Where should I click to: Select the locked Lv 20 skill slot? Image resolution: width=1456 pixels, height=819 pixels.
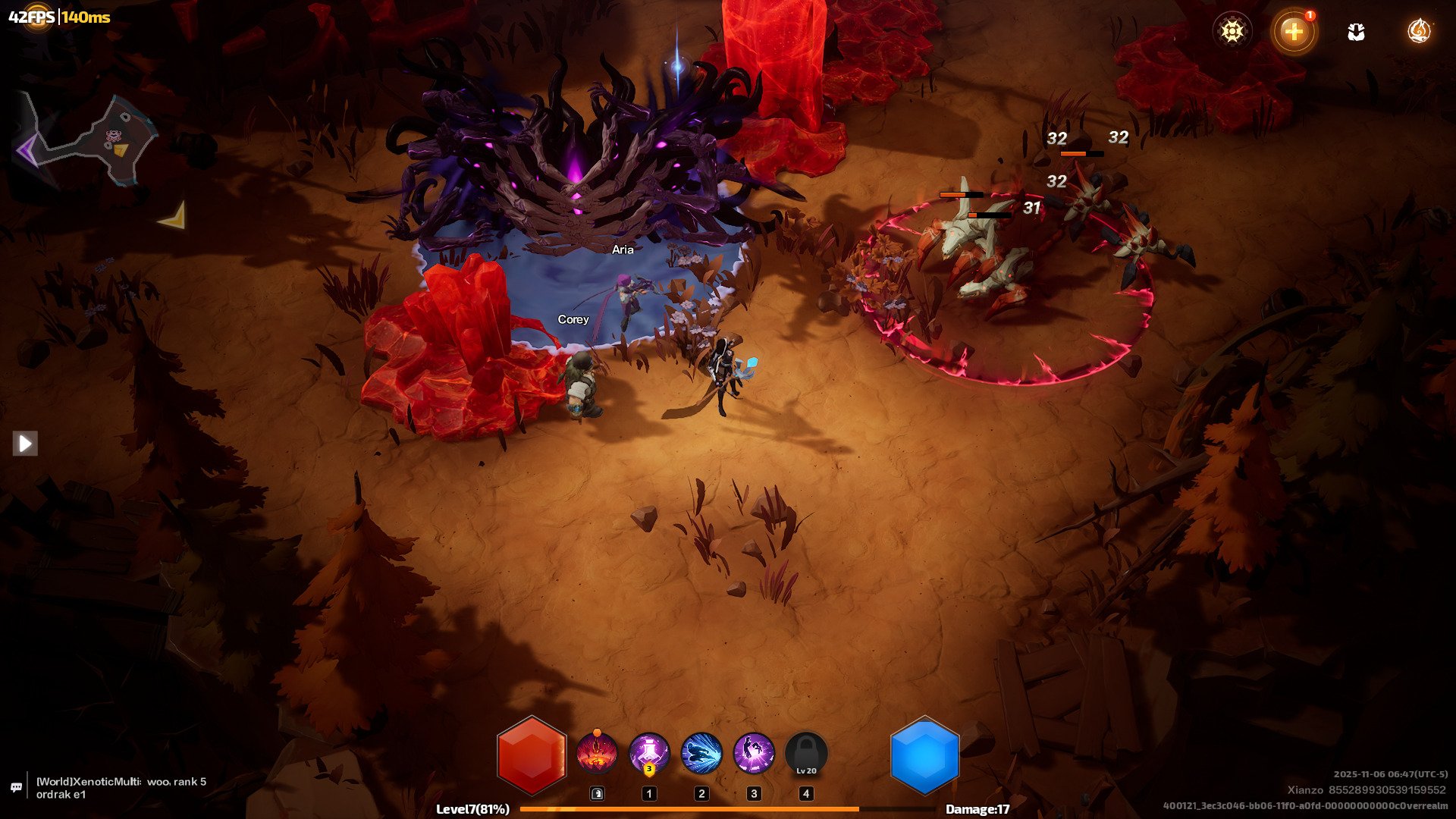806,755
